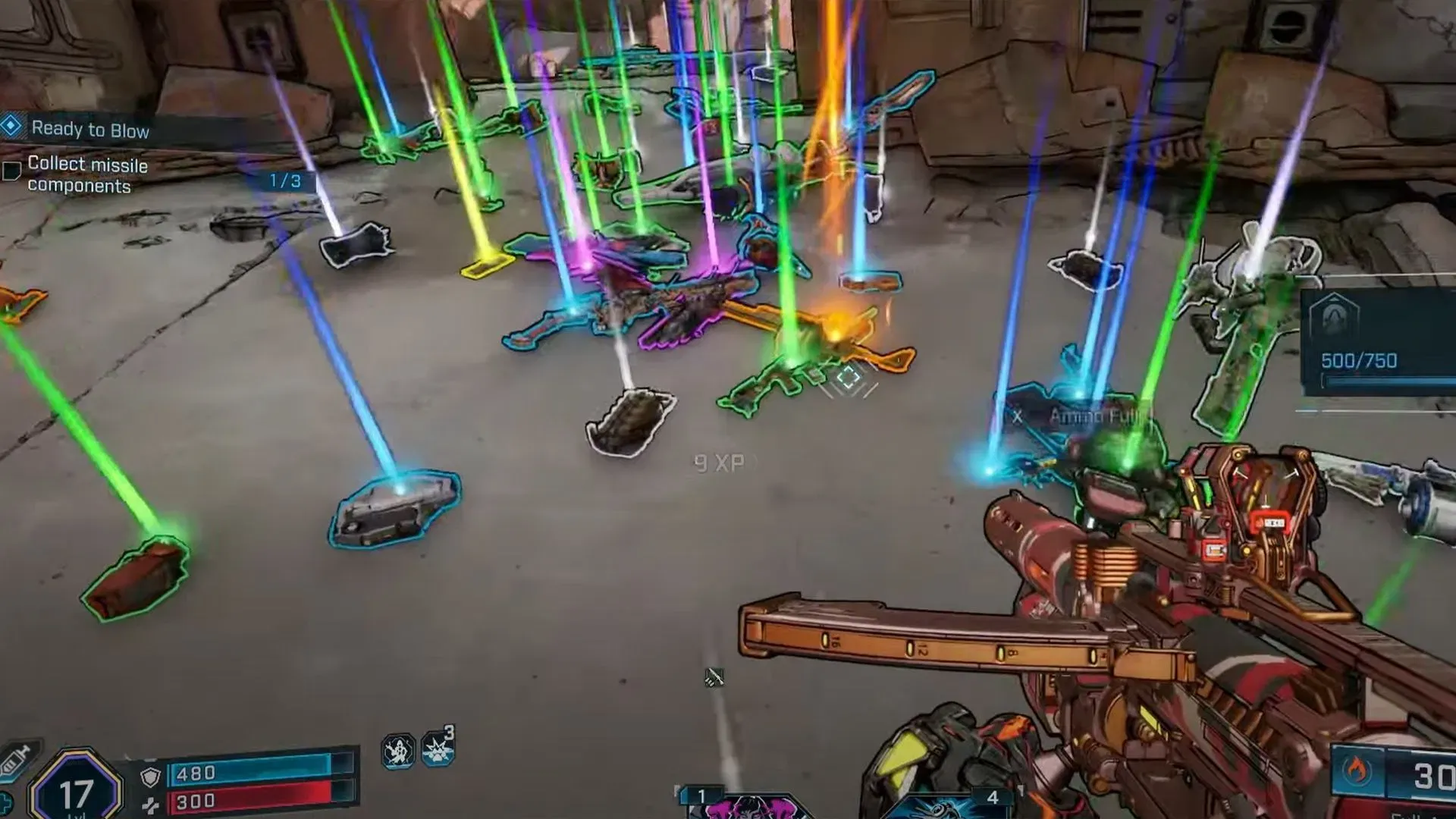Image resolution: width=1456 pixels, height=819 pixels.
Task: Activate the pink action skill icon
Action: [x=747, y=807]
